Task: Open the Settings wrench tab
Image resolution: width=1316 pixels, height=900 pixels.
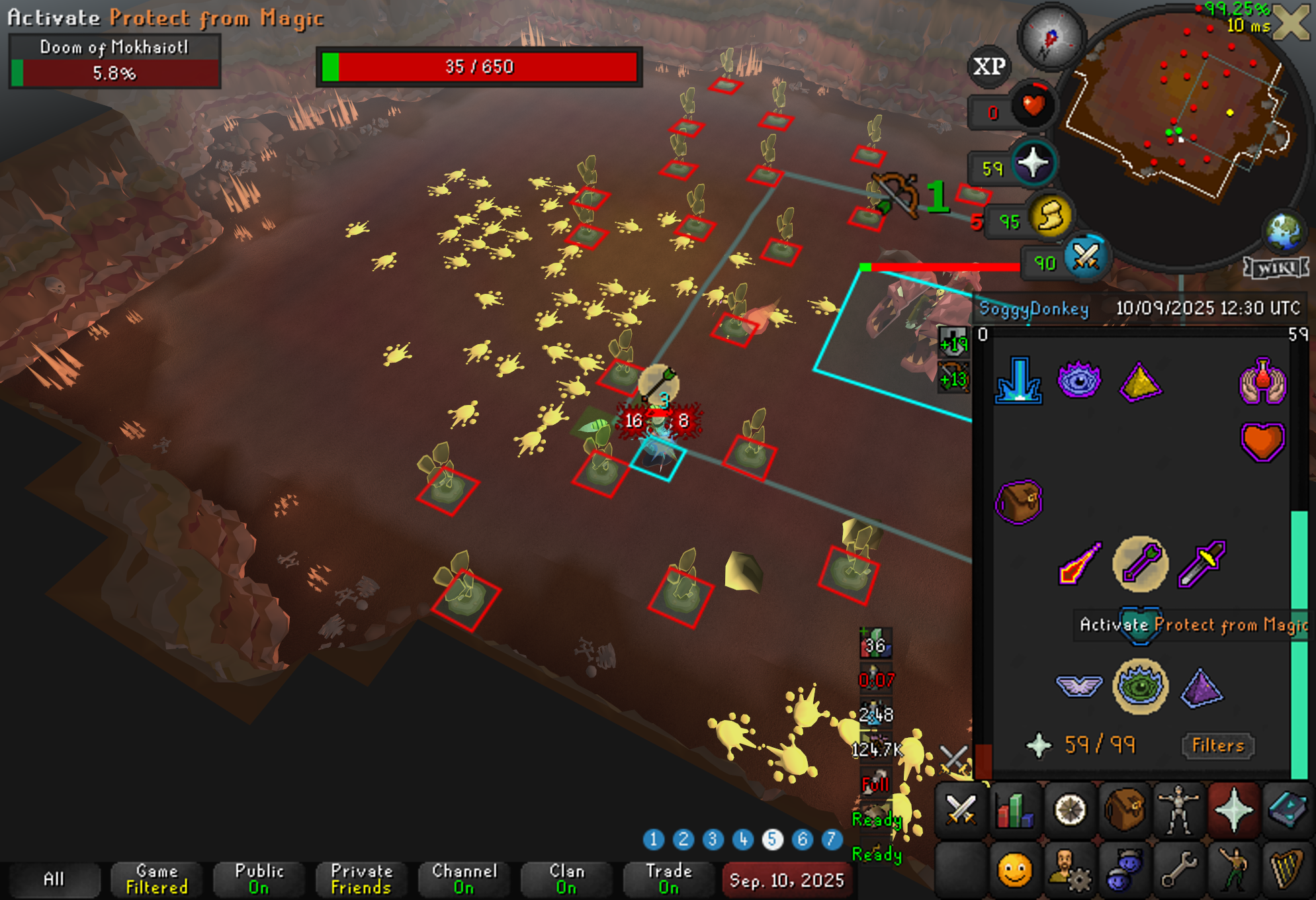Action: [1178, 870]
